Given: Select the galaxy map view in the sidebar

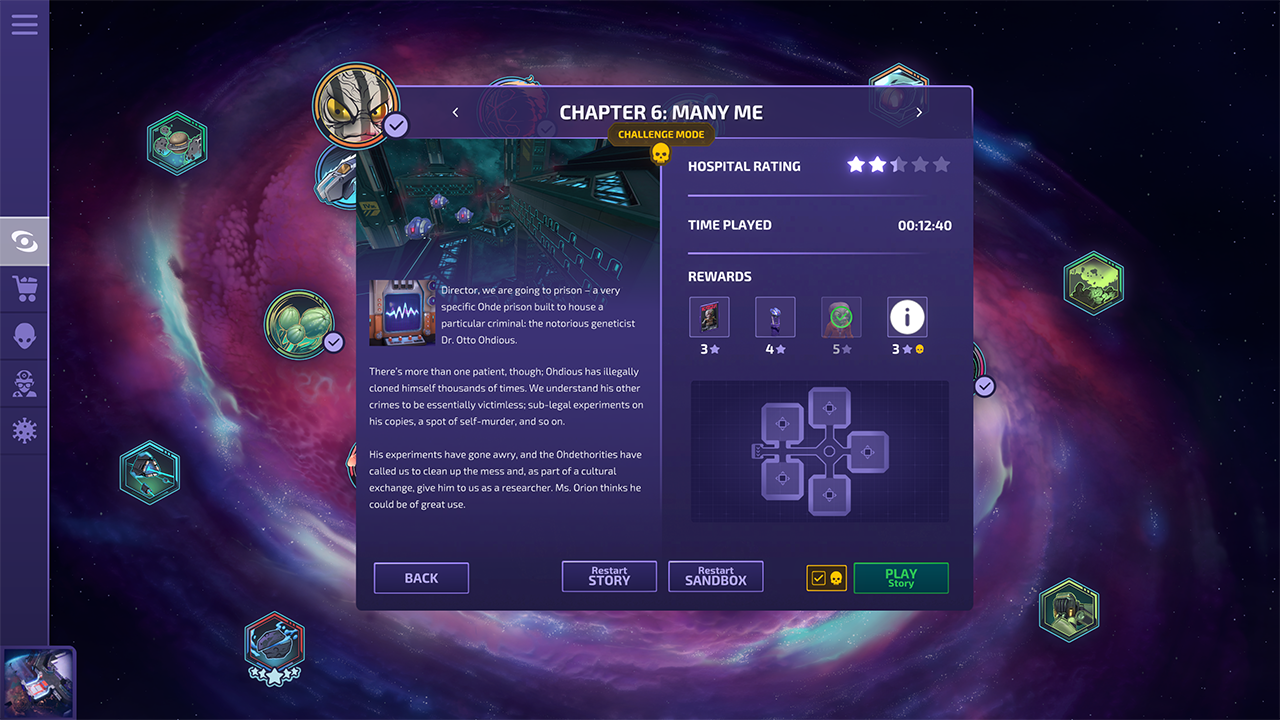Looking at the screenshot, I should (x=24, y=240).
